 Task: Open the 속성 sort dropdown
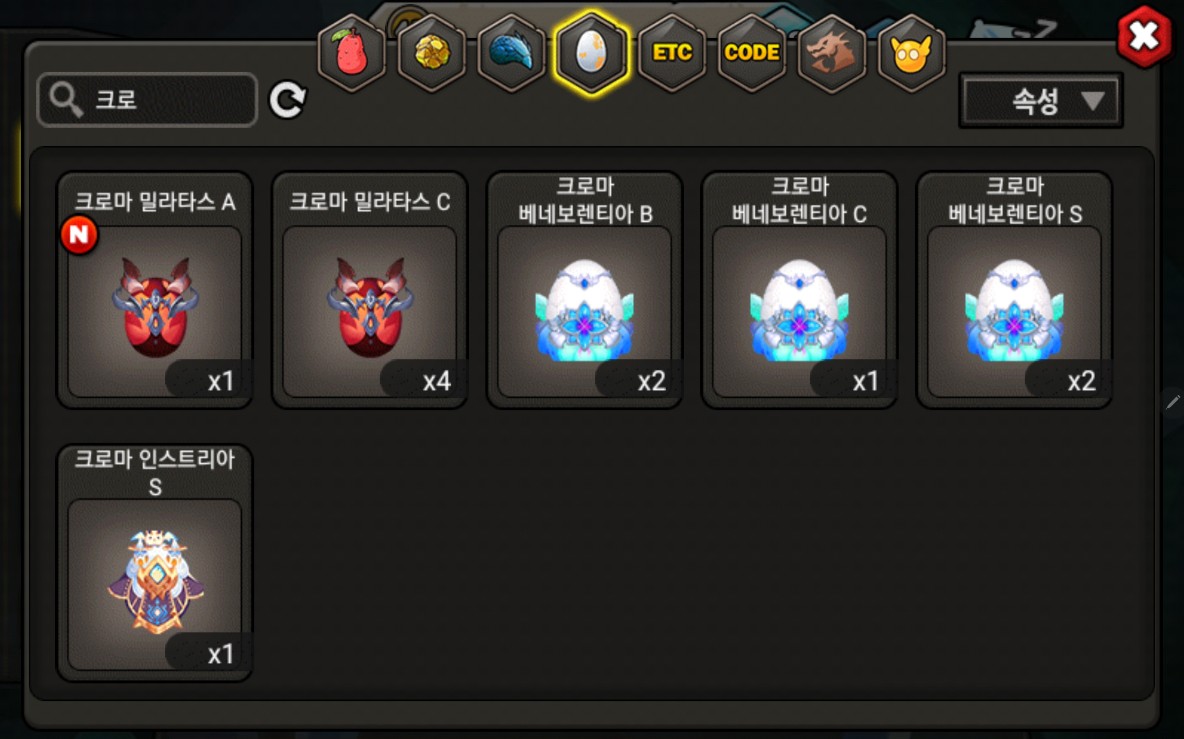pos(1040,100)
